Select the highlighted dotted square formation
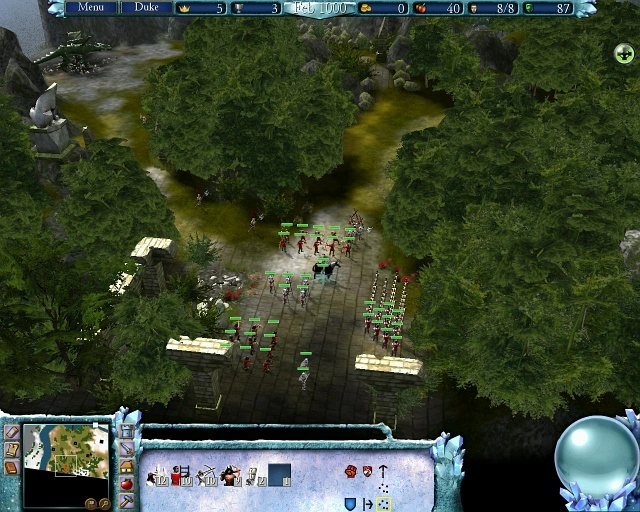This screenshot has height=512, width=640. (x=383, y=503)
